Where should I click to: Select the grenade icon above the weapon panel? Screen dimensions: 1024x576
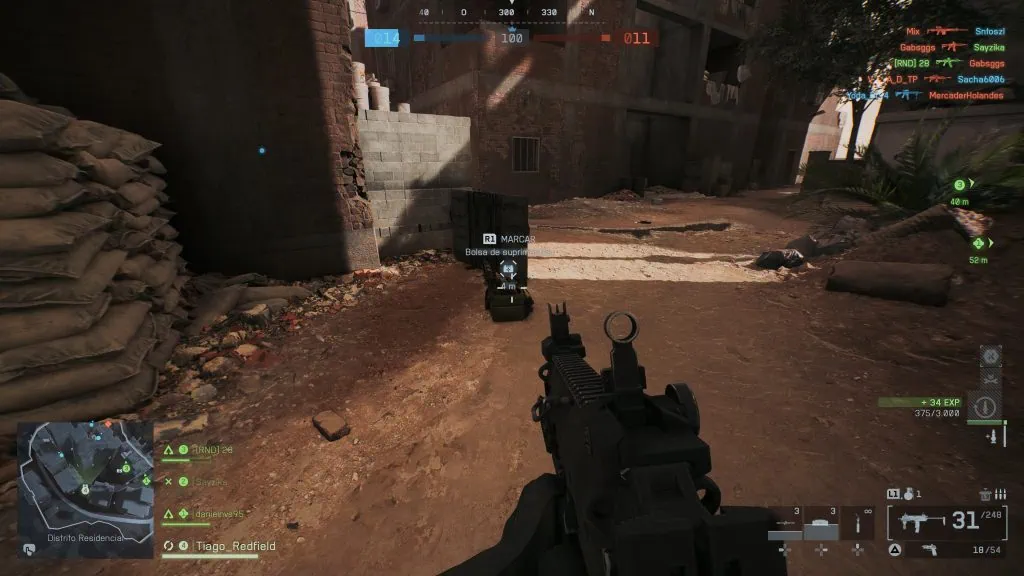908,494
